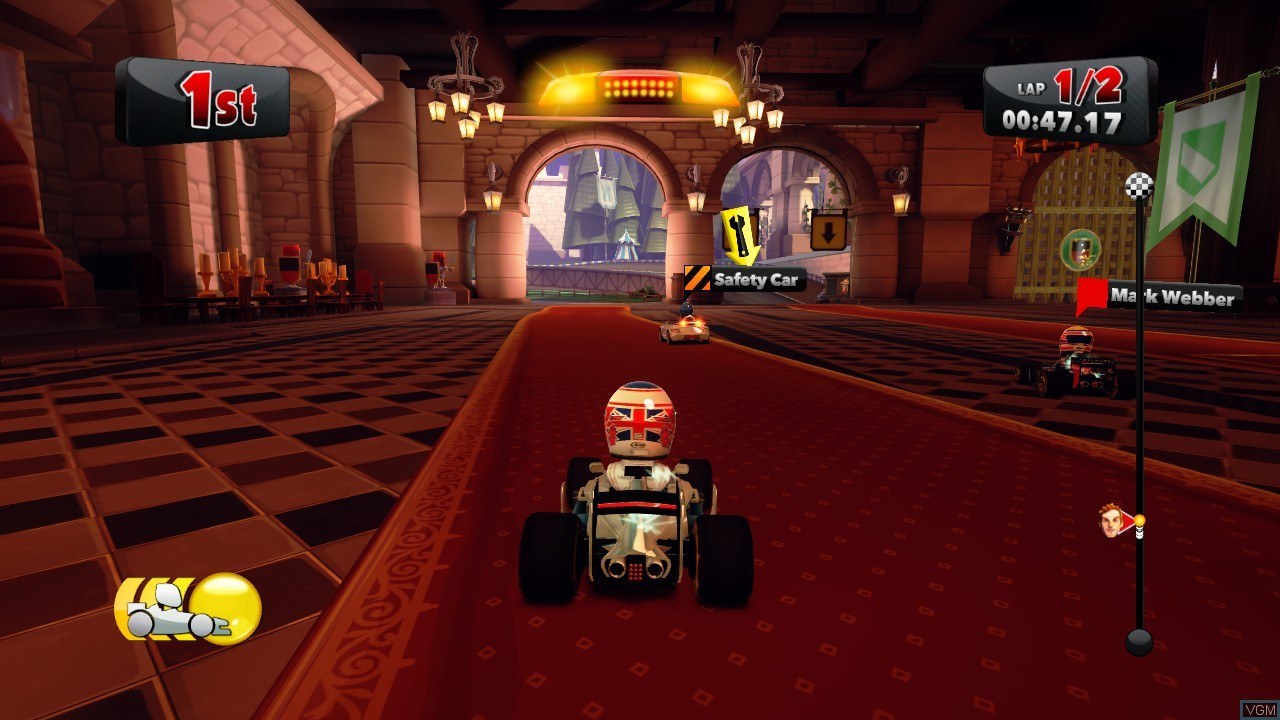Click the driver portrait on the progress track
This screenshot has width=1280, height=720.
(x=1112, y=520)
